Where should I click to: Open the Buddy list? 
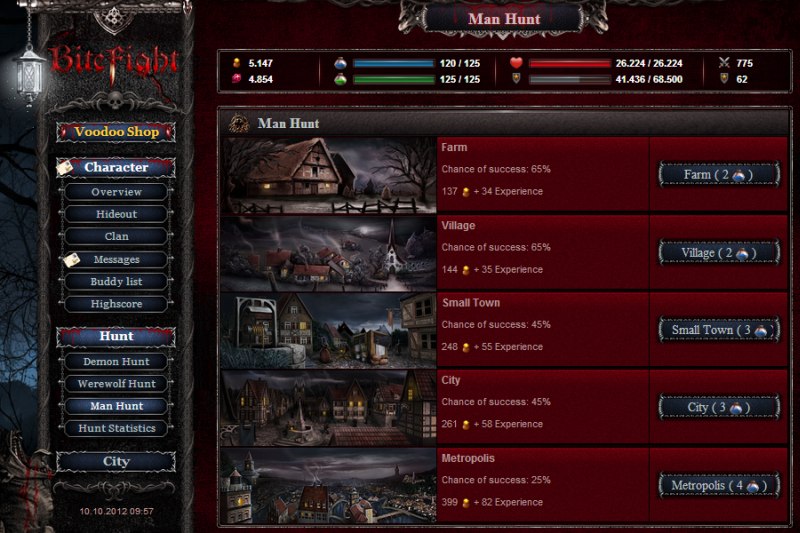click(116, 282)
